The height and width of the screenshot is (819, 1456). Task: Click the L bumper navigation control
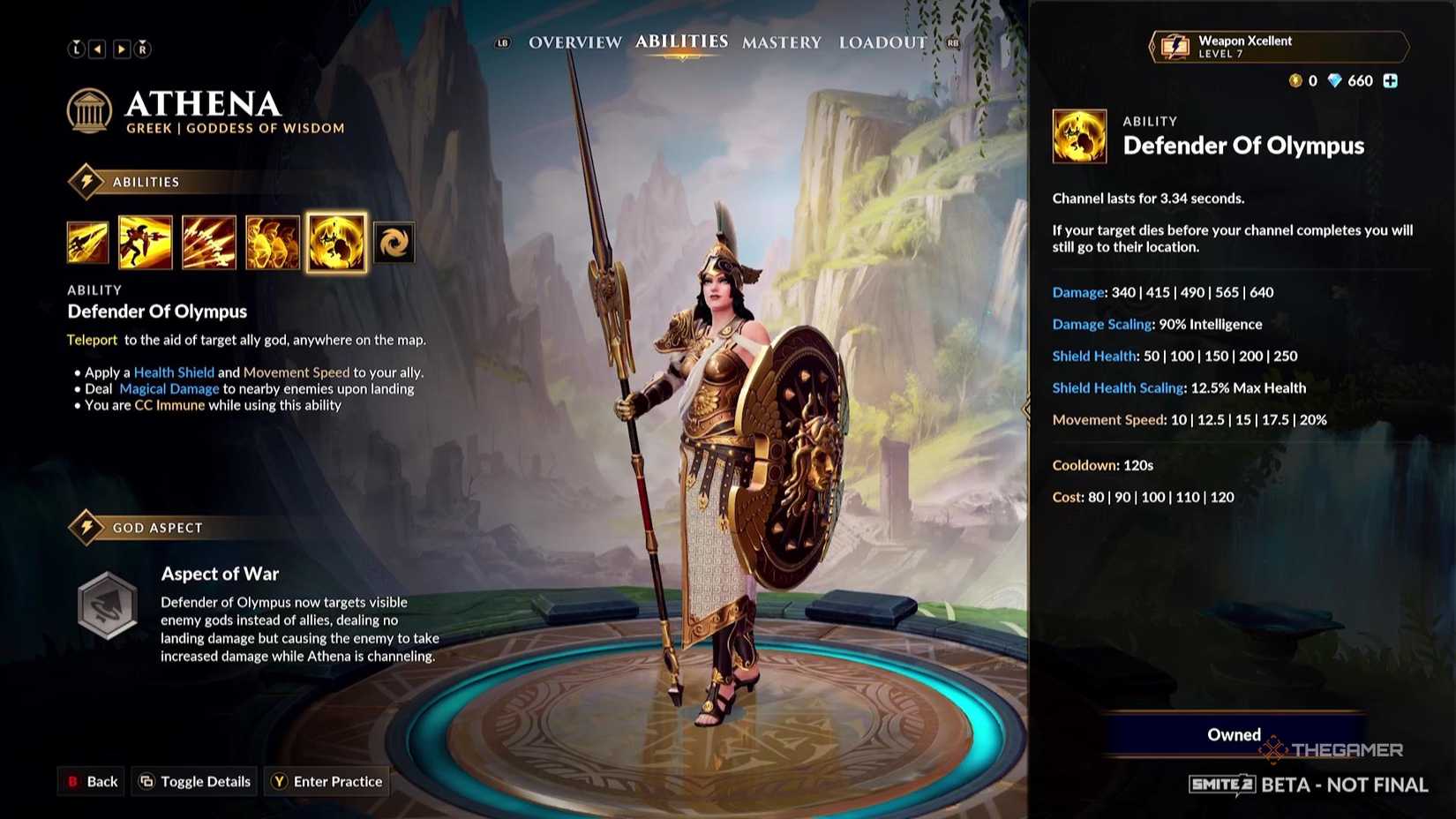pos(77,49)
